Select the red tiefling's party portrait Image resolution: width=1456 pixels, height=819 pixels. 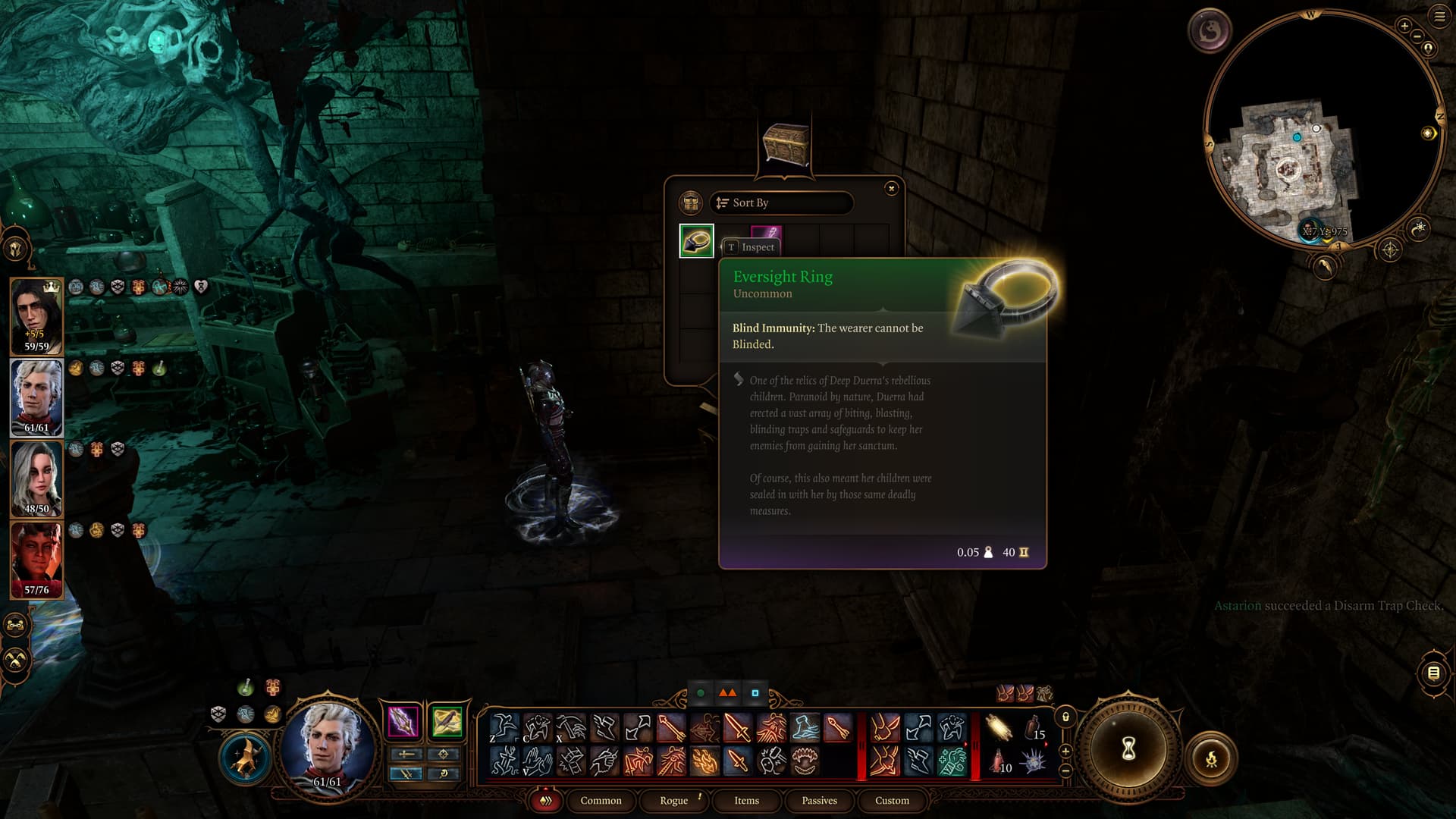point(36,560)
